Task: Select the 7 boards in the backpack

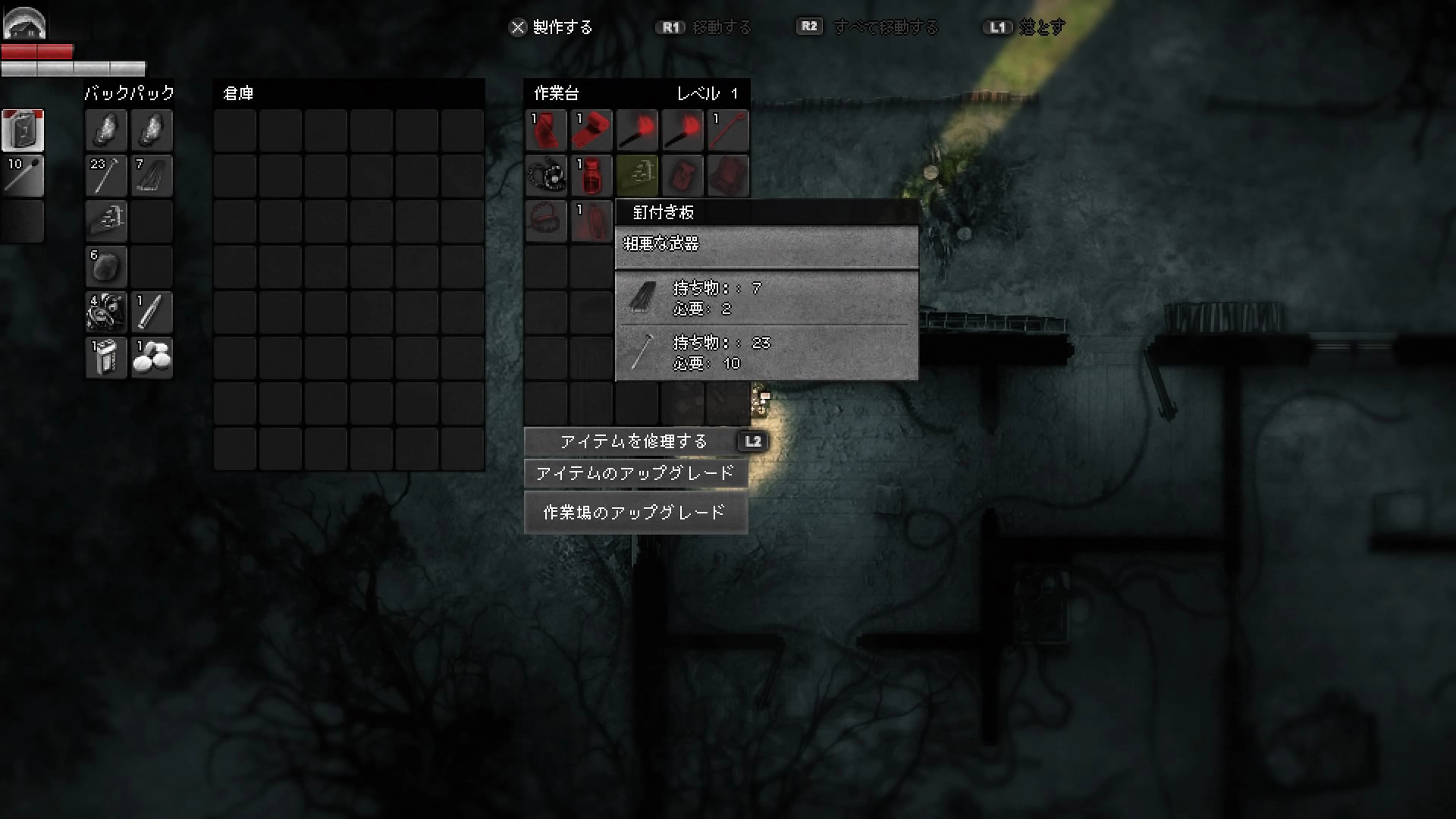Action: pyautogui.click(x=152, y=175)
